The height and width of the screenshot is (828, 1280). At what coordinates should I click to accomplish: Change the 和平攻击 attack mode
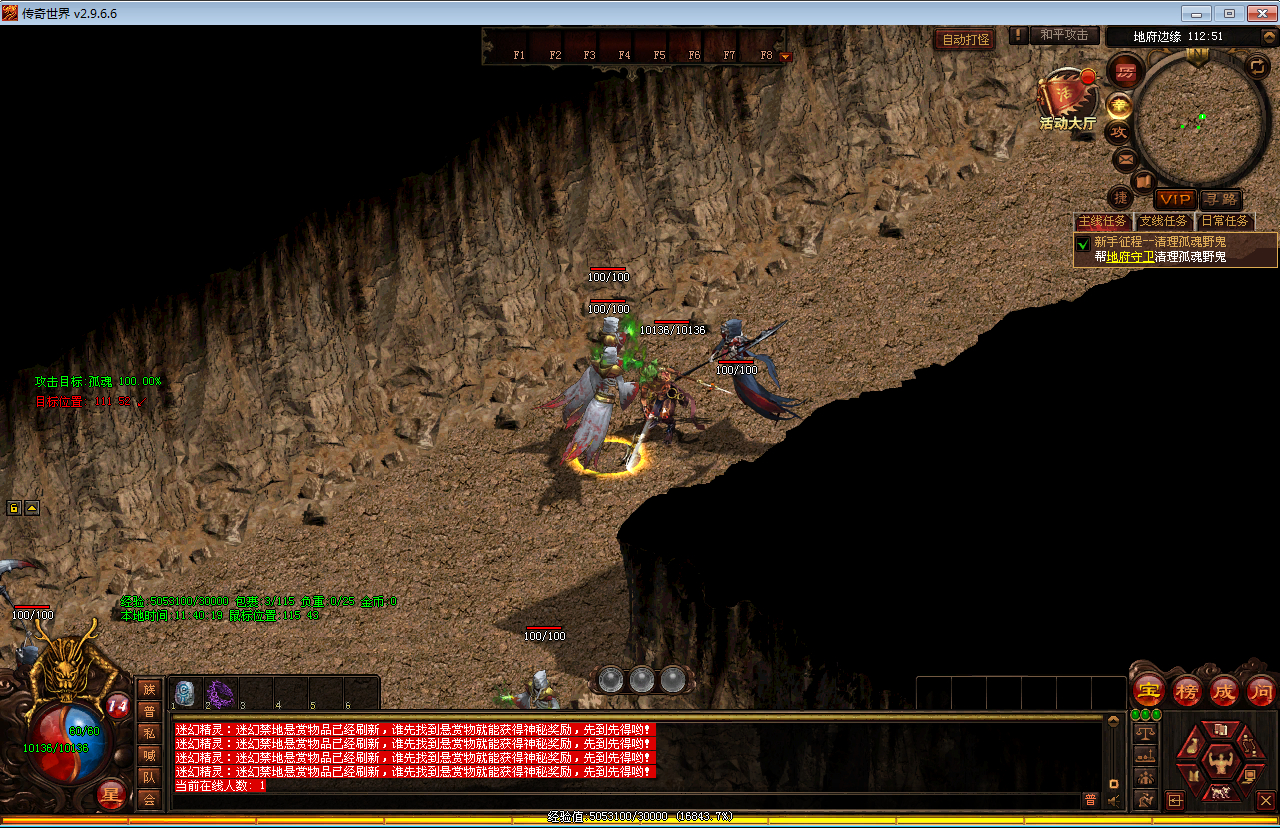click(1063, 35)
